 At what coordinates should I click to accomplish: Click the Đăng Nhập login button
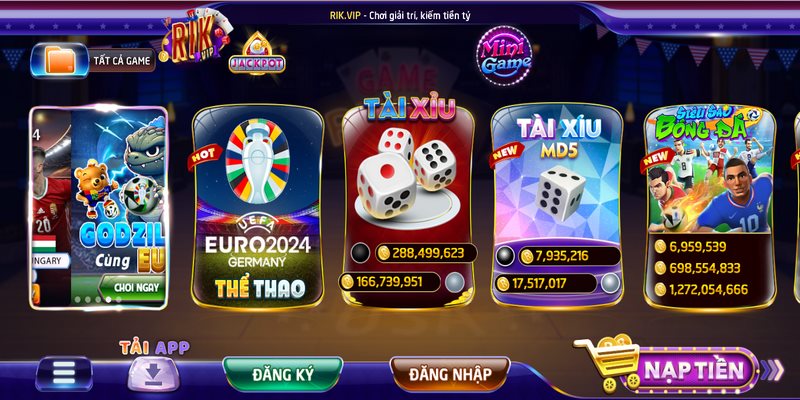coord(449,374)
